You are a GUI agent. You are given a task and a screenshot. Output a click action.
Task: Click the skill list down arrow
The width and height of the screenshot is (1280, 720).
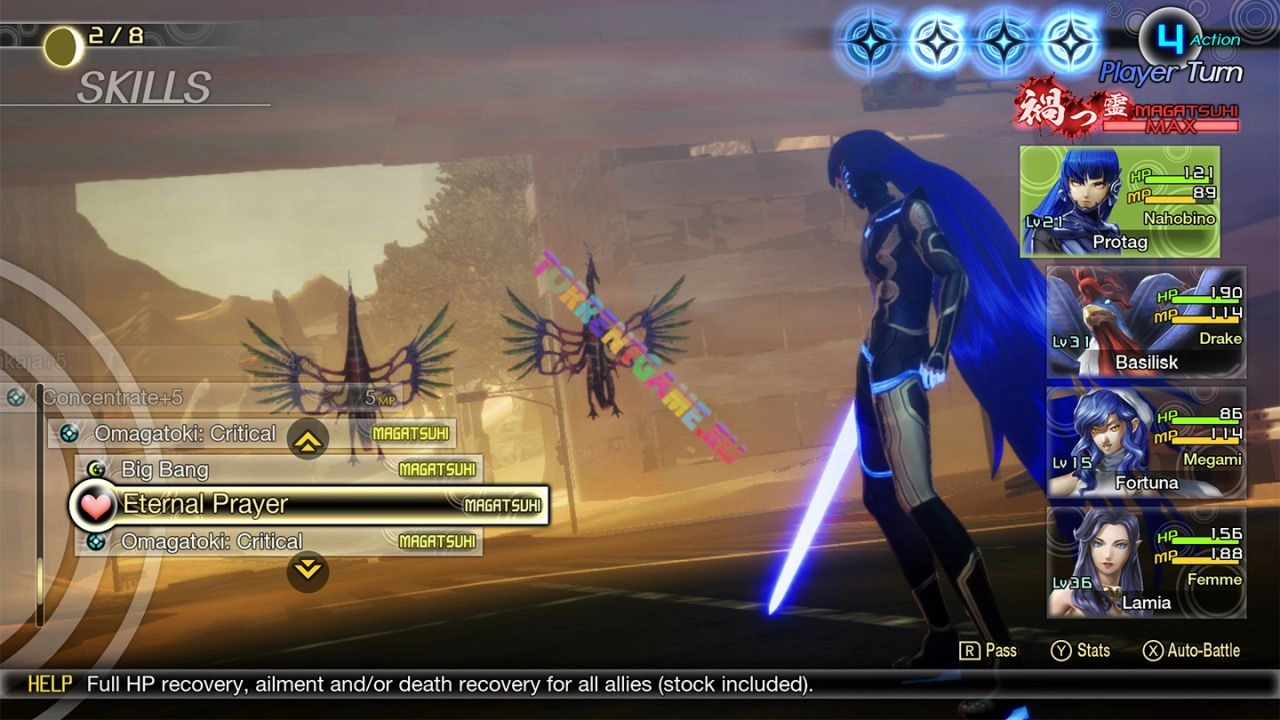tap(307, 571)
